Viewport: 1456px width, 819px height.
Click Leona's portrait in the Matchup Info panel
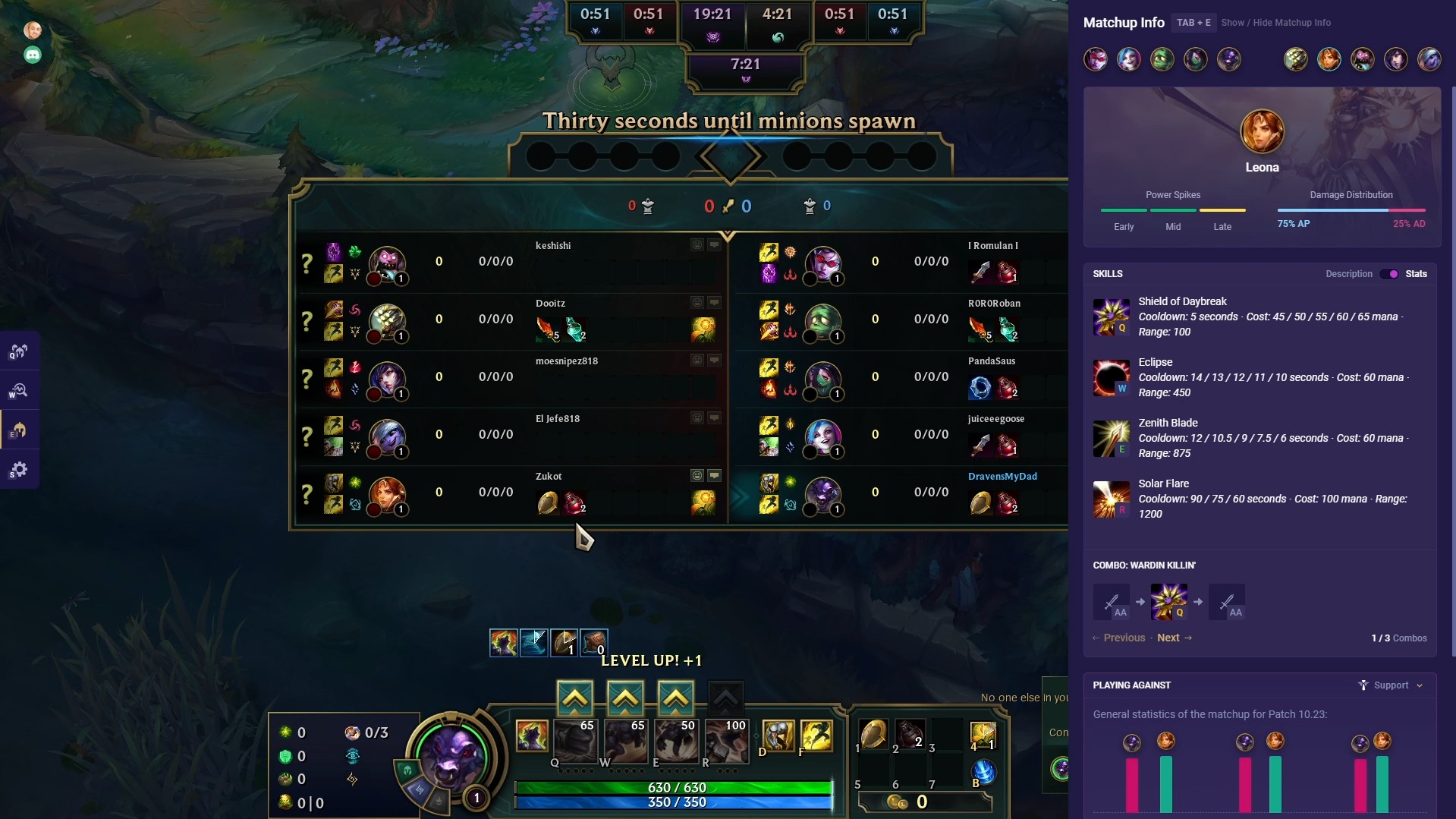click(x=1263, y=131)
